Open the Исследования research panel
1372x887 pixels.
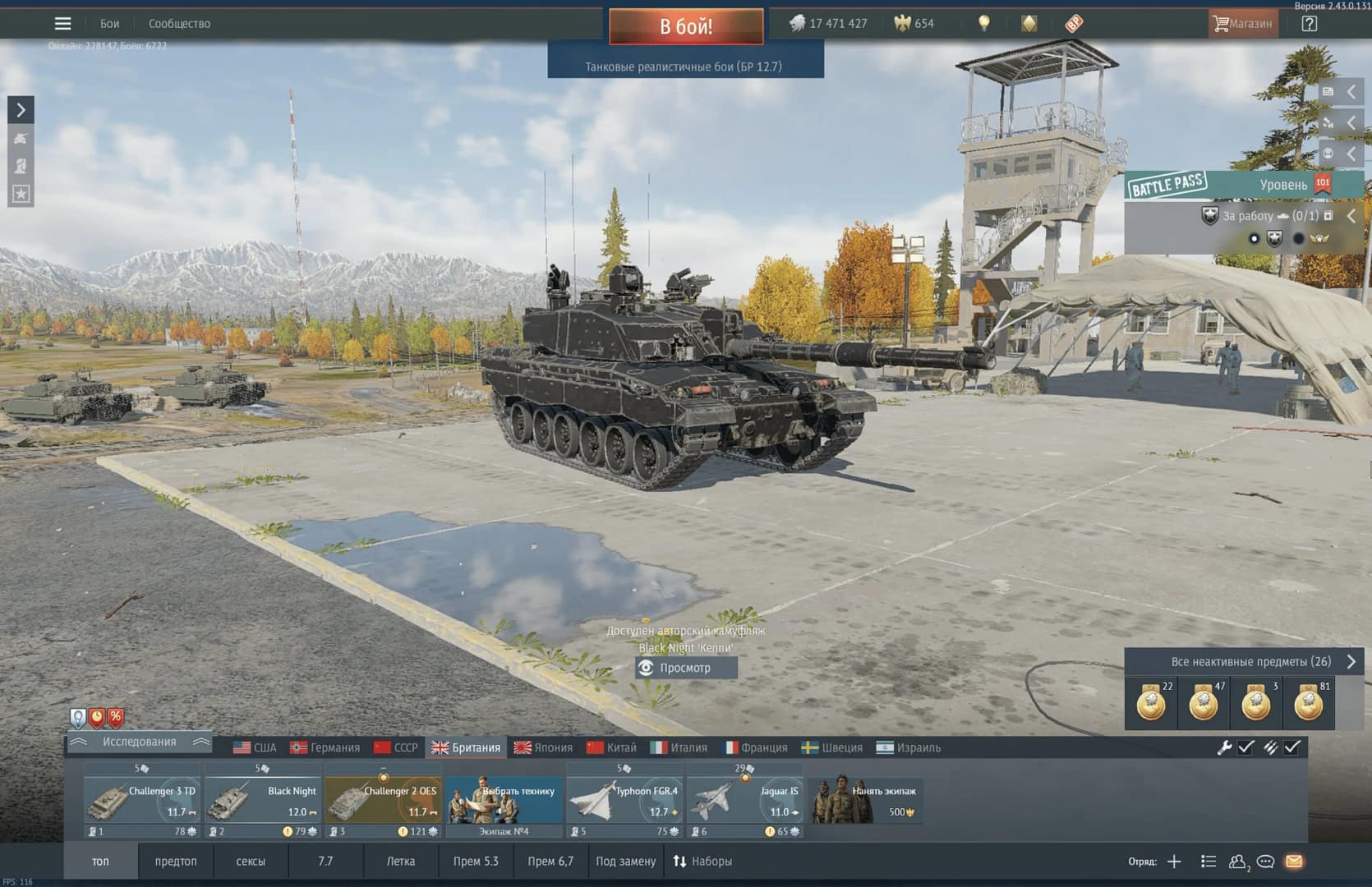pyautogui.click(x=140, y=742)
